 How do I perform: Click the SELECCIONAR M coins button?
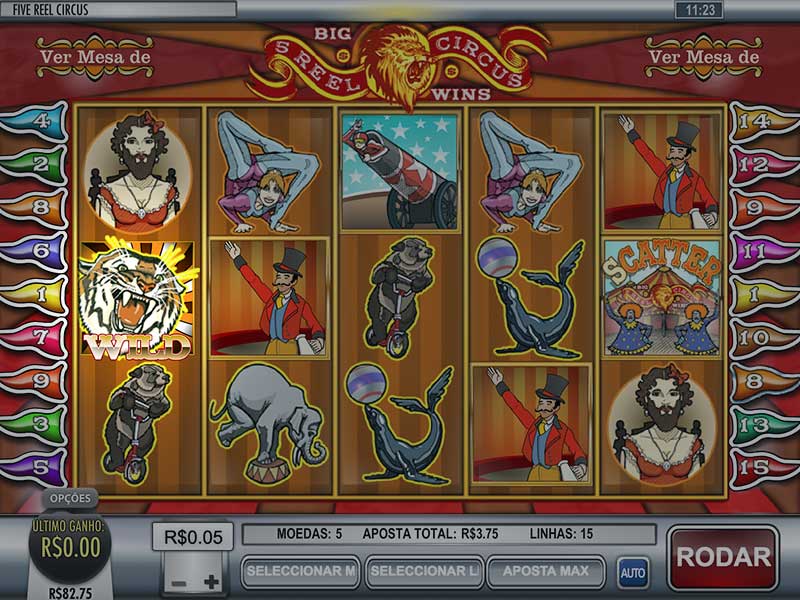(300, 572)
